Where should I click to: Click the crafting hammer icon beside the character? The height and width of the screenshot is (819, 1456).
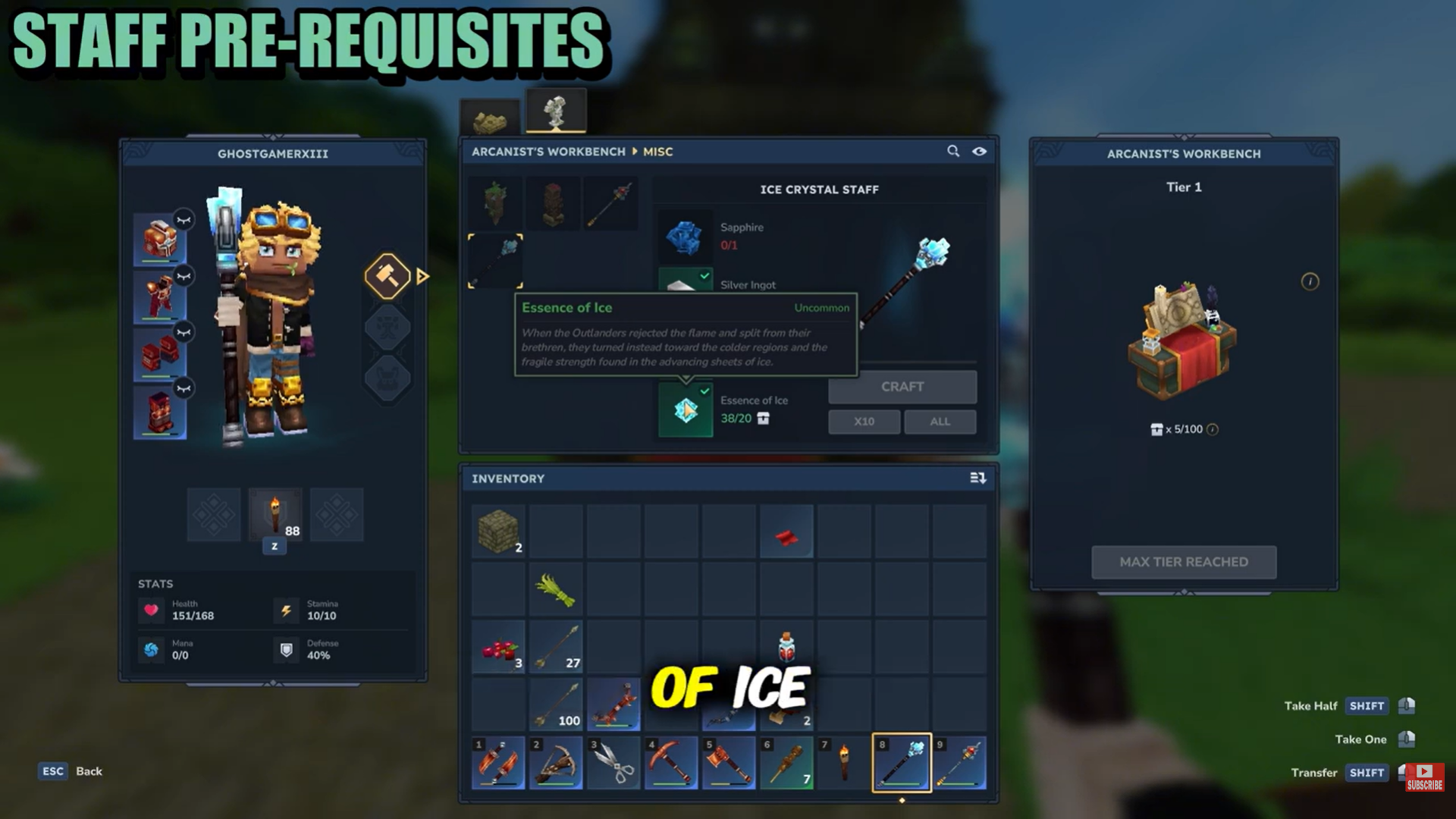[x=388, y=276]
